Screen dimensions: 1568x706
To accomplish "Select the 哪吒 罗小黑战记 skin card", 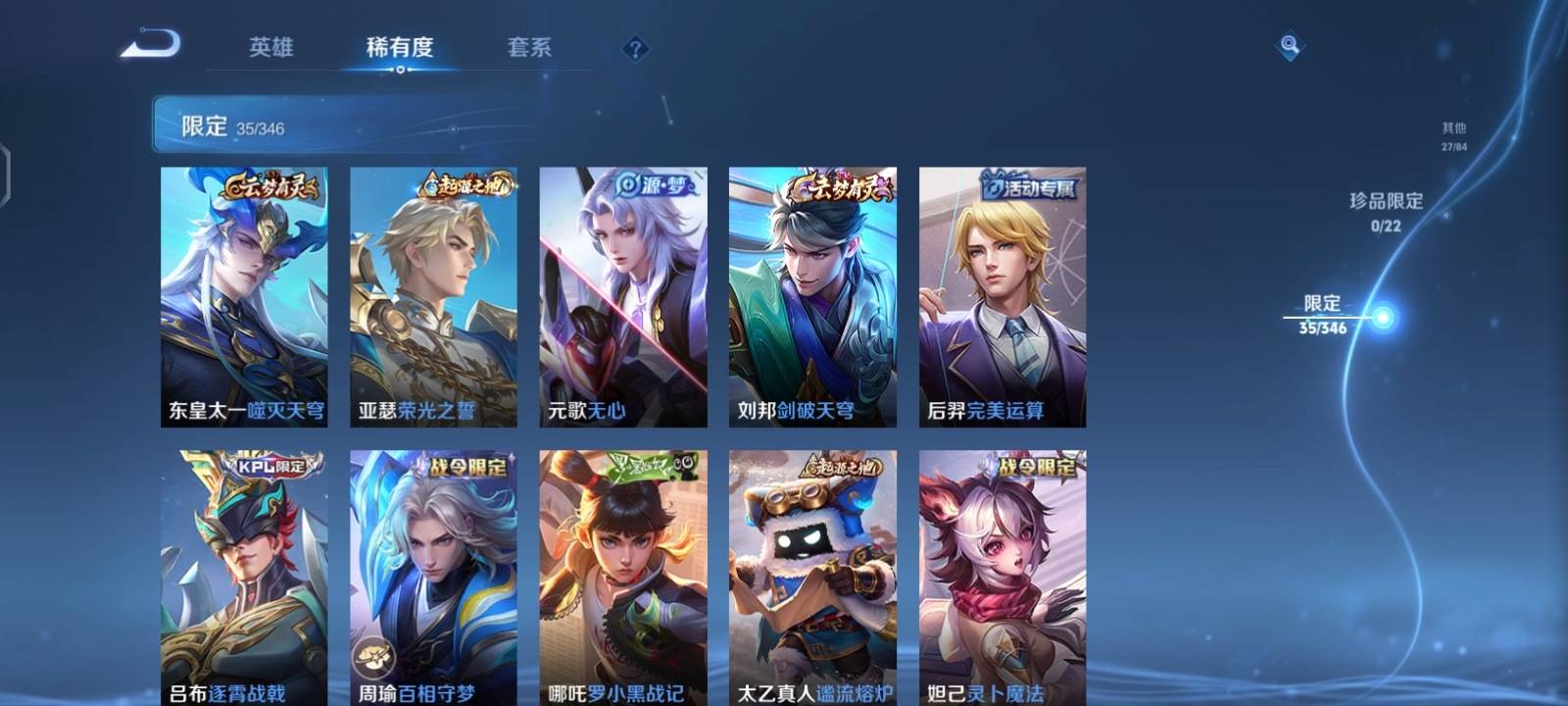I will (622, 579).
